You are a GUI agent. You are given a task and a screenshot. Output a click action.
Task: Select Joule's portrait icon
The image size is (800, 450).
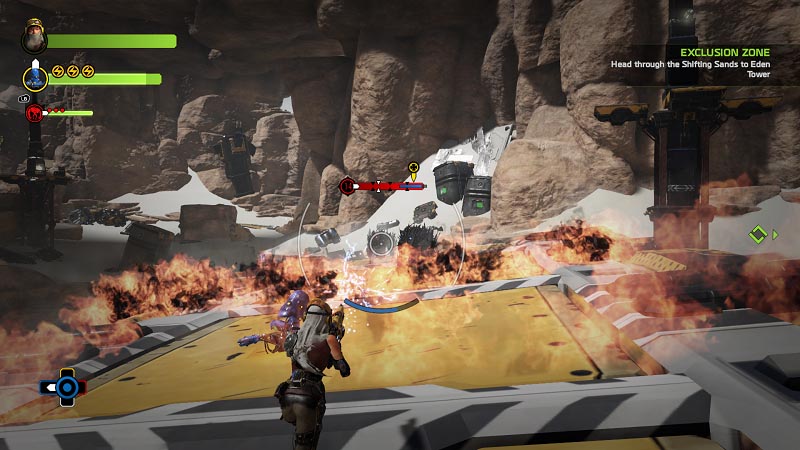pyautogui.click(x=34, y=40)
